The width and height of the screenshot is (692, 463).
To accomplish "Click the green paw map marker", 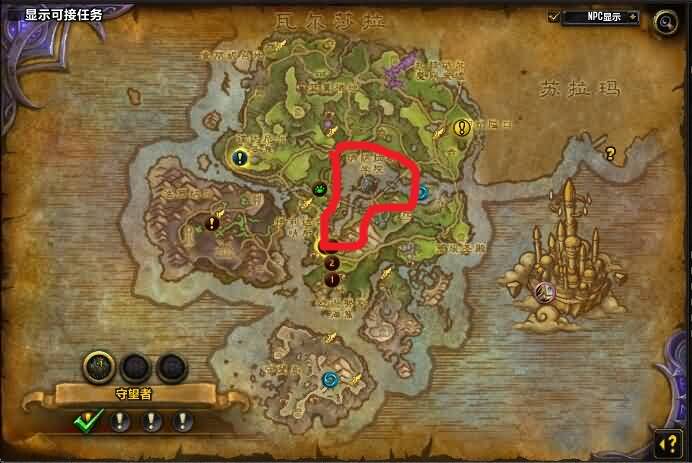I will 319,189.
